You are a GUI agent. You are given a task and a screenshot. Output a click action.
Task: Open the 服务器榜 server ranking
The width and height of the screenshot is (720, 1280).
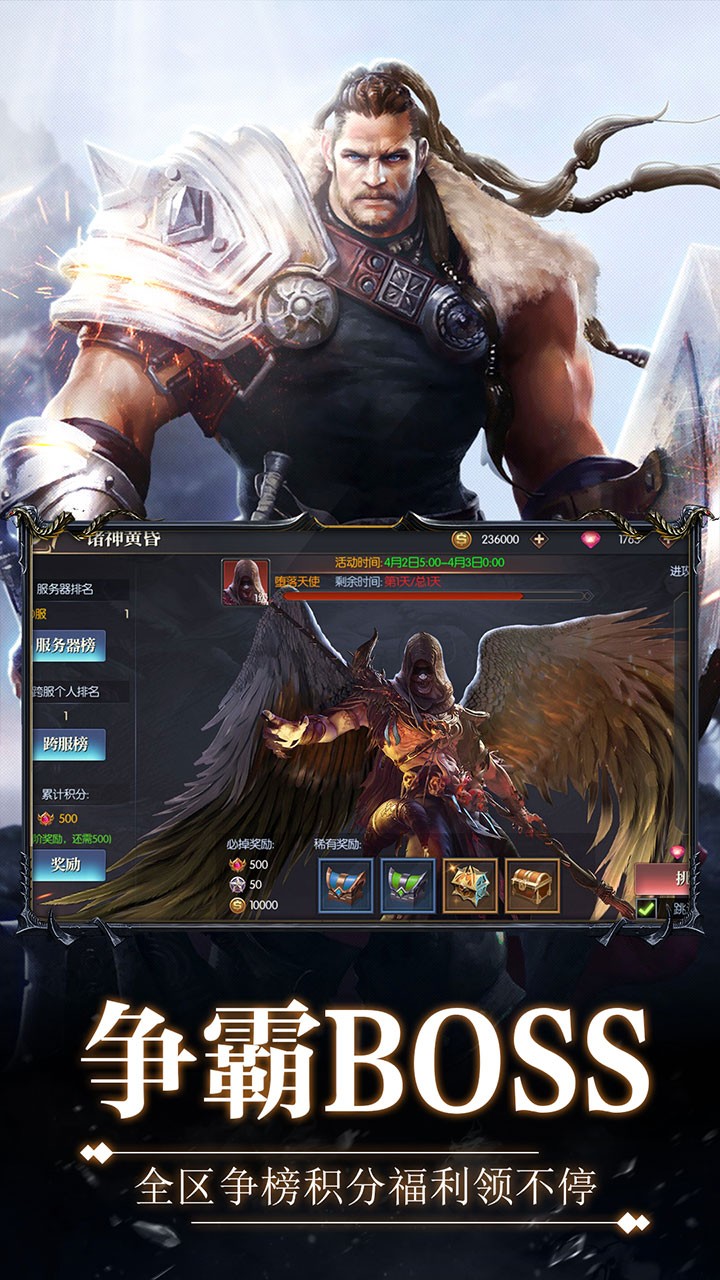66,645
